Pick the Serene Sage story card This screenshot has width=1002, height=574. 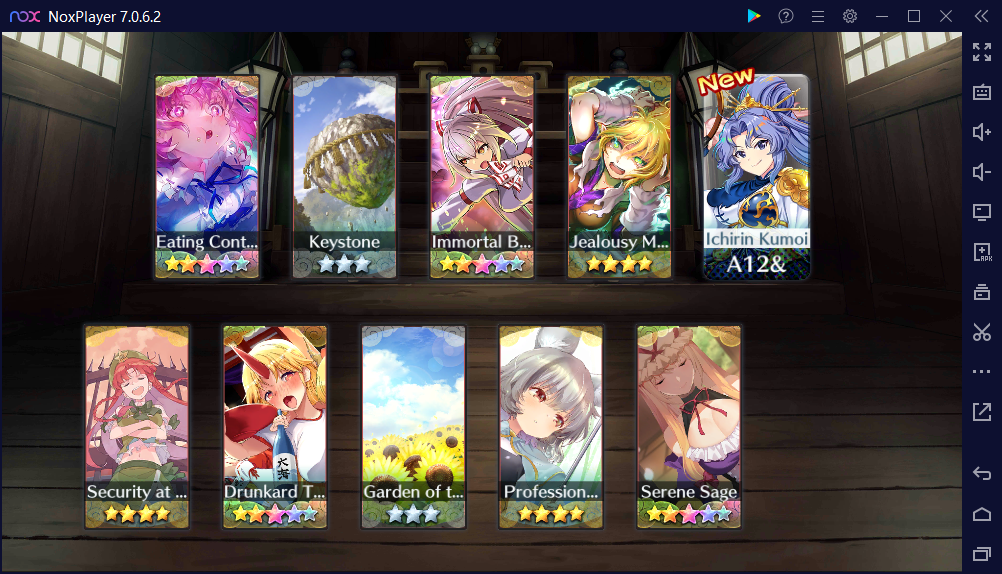click(x=689, y=426)
